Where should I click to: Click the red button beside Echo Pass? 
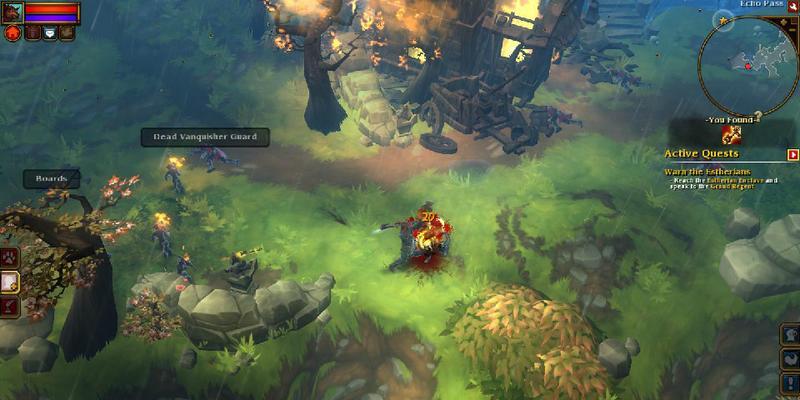tap(792, 5)
